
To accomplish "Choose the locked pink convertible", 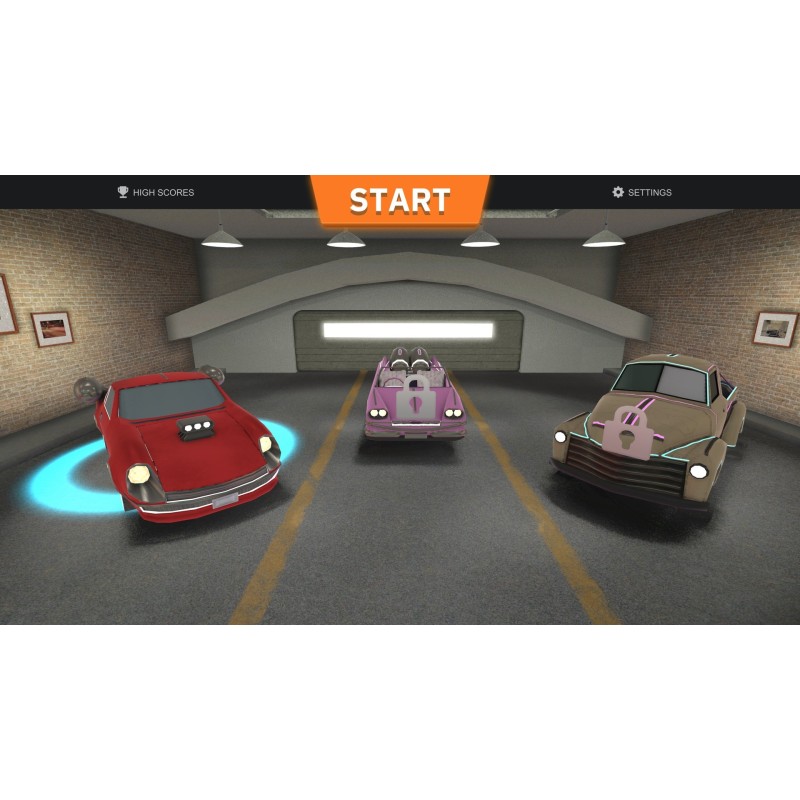I will click(x=412, y=396).
